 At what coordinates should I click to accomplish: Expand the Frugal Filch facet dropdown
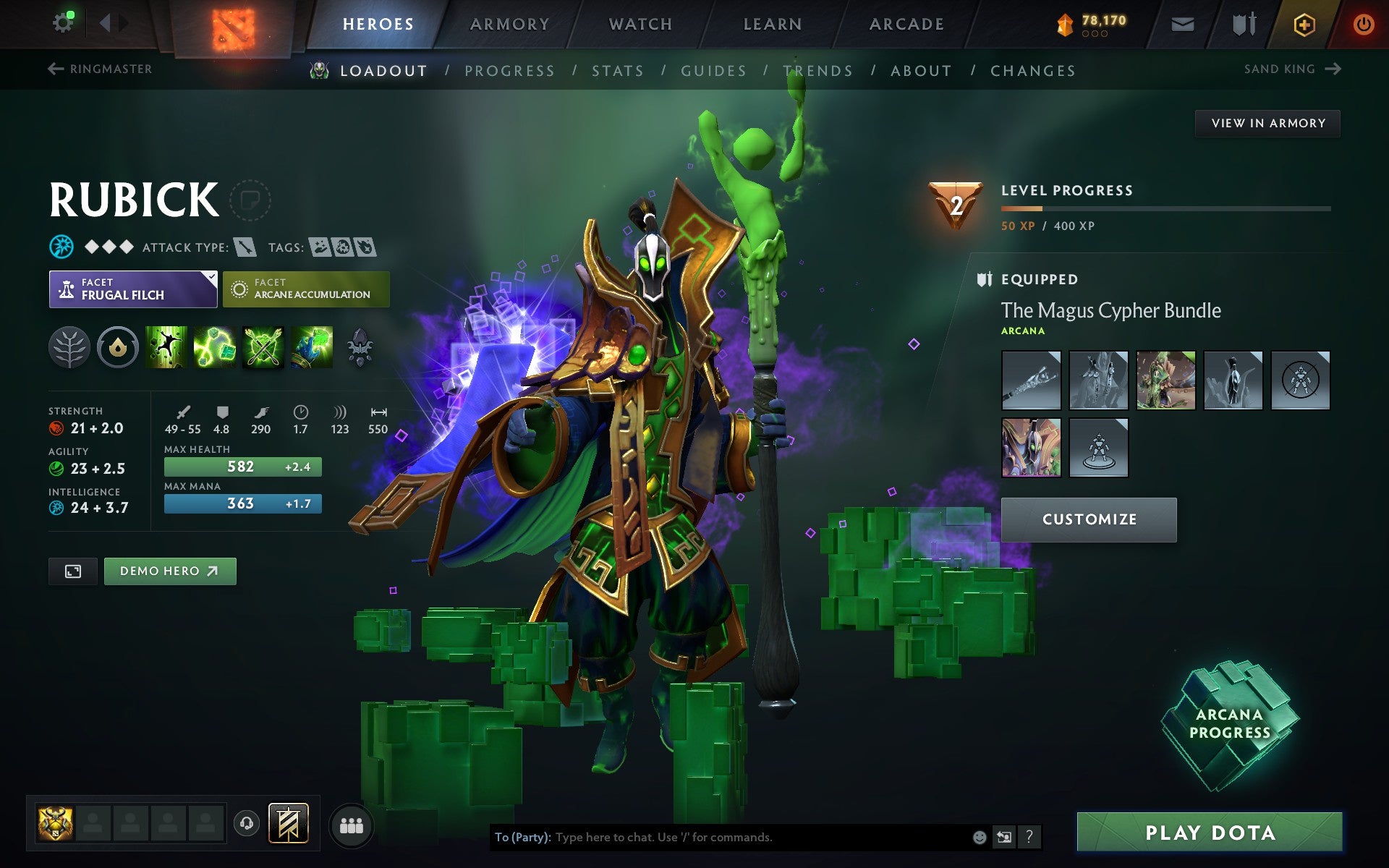133,289
